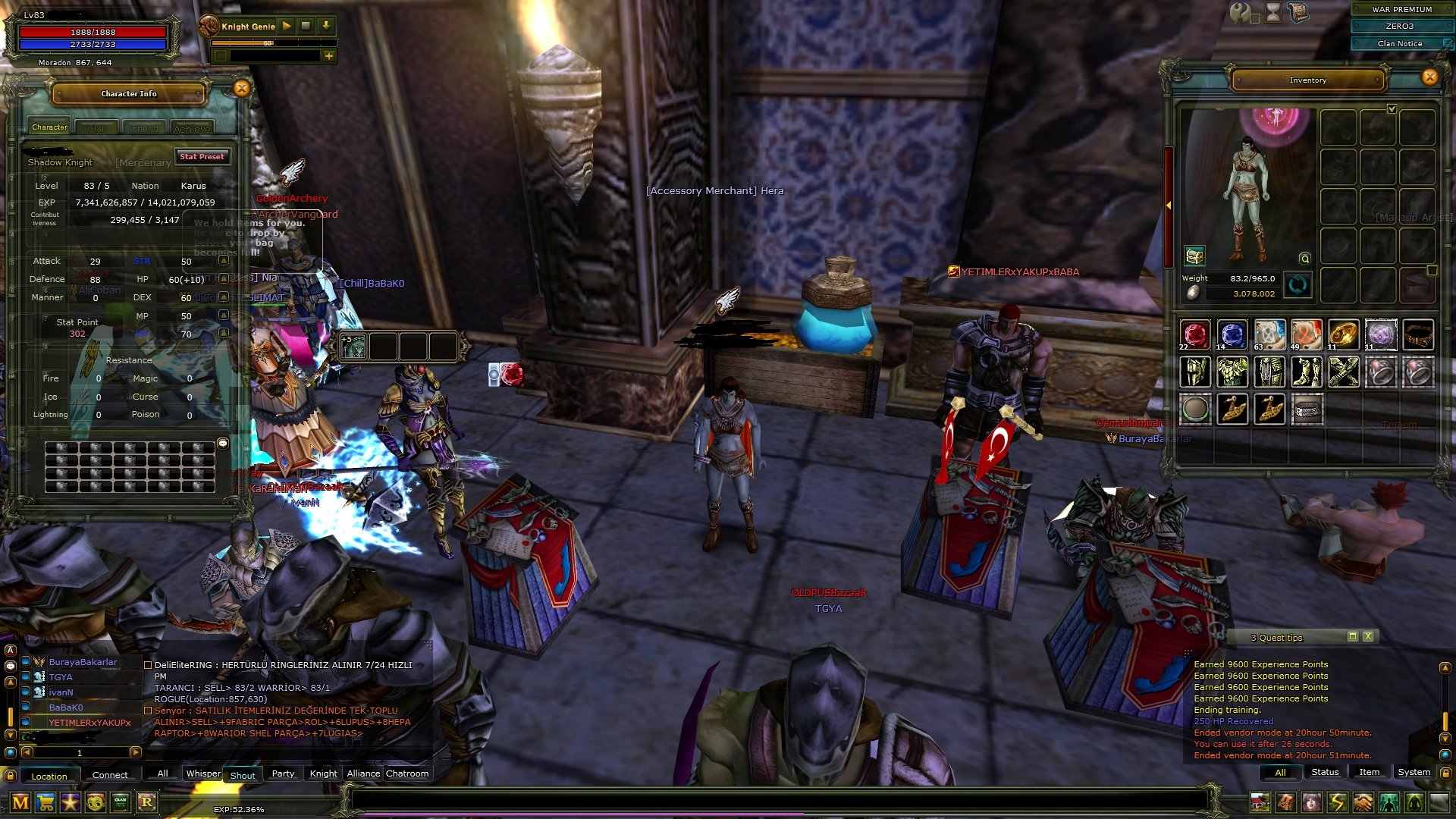The height and width of the screenshot is (819, 1456).
Task: Close the Character Info window
Action: coord(241,89)
